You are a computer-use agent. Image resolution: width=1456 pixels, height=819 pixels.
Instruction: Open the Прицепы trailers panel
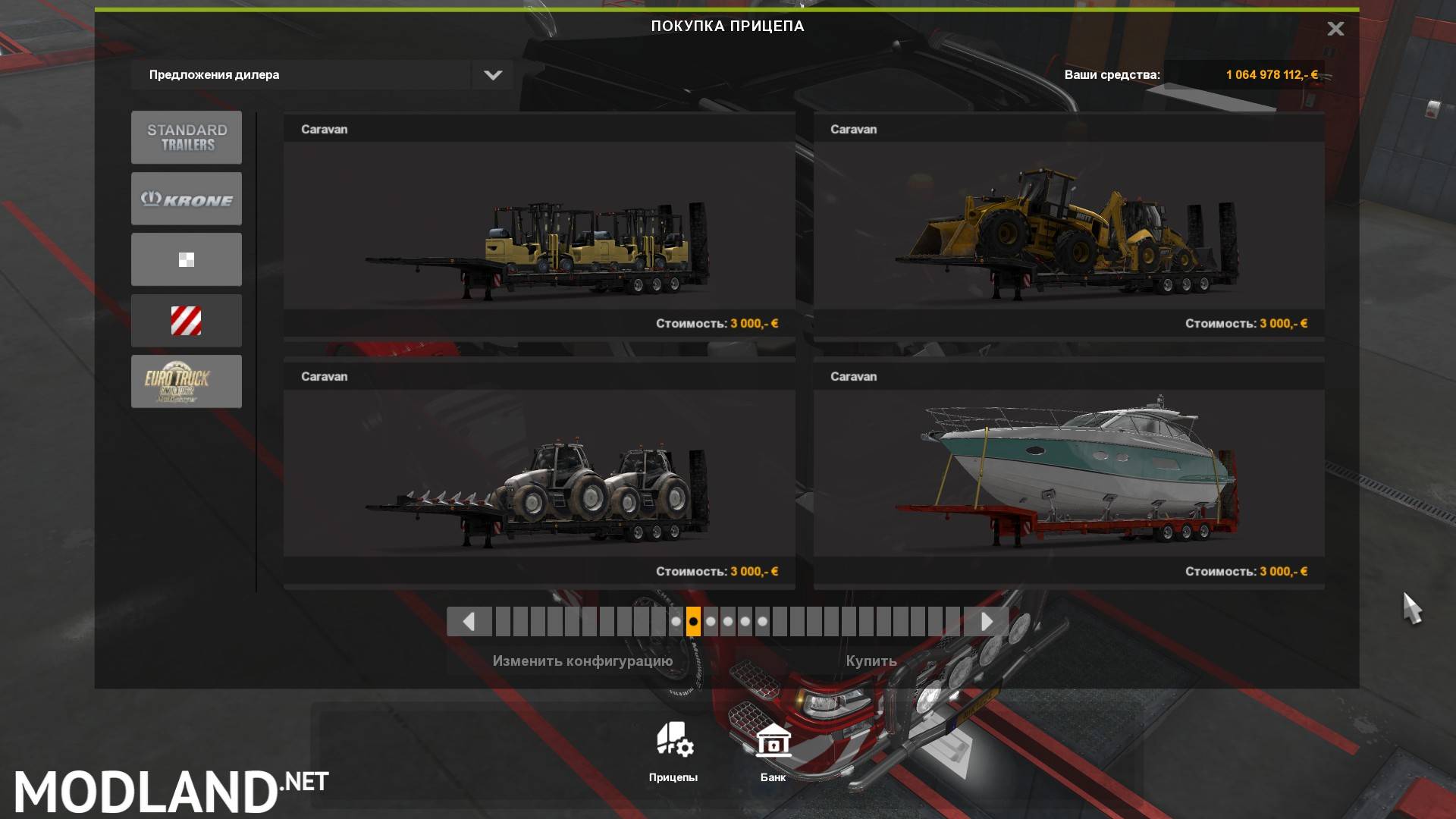(673, 751)
